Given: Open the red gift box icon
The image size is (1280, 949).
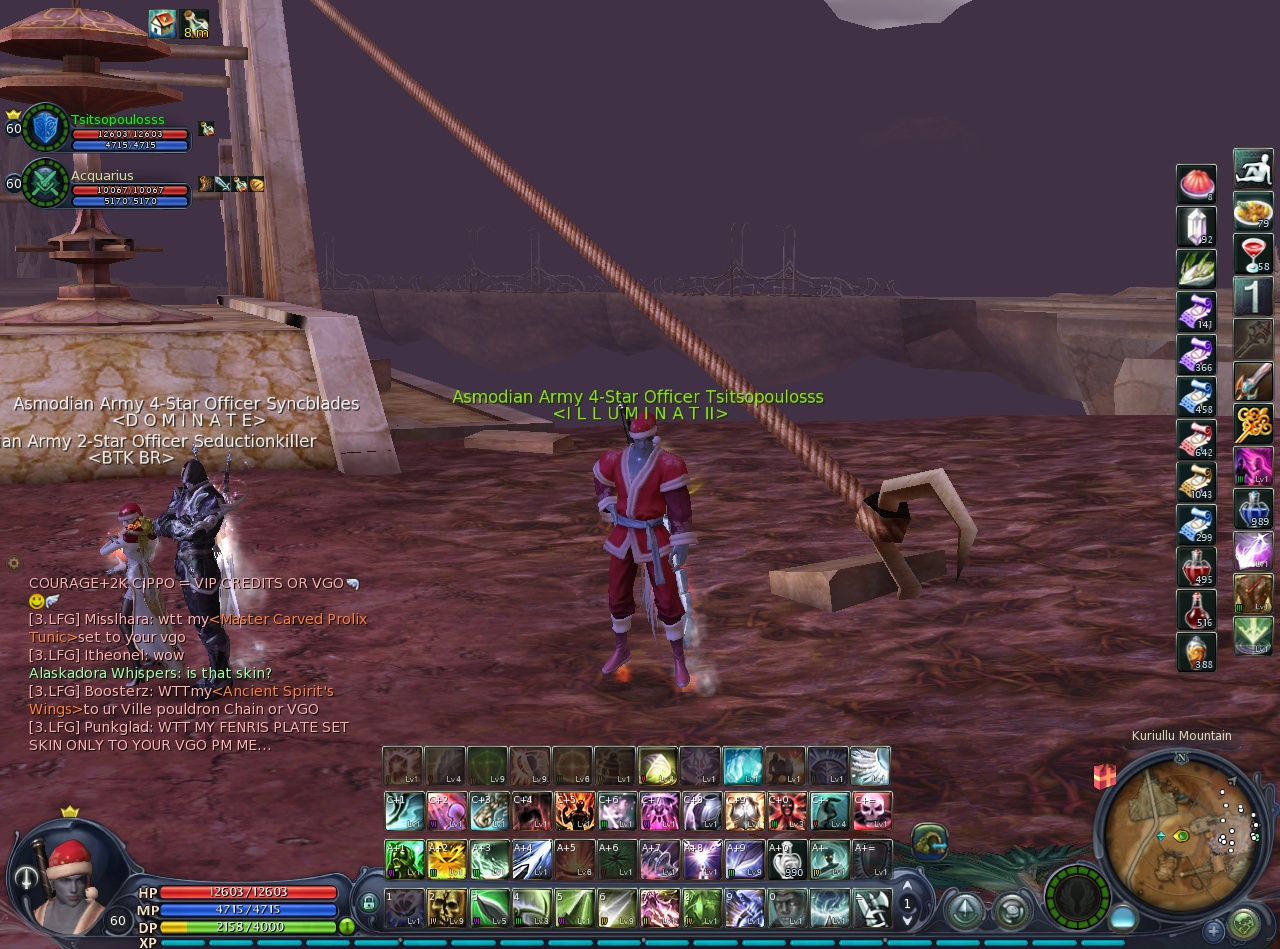Looking at the screenshot, I should 1105,776.
